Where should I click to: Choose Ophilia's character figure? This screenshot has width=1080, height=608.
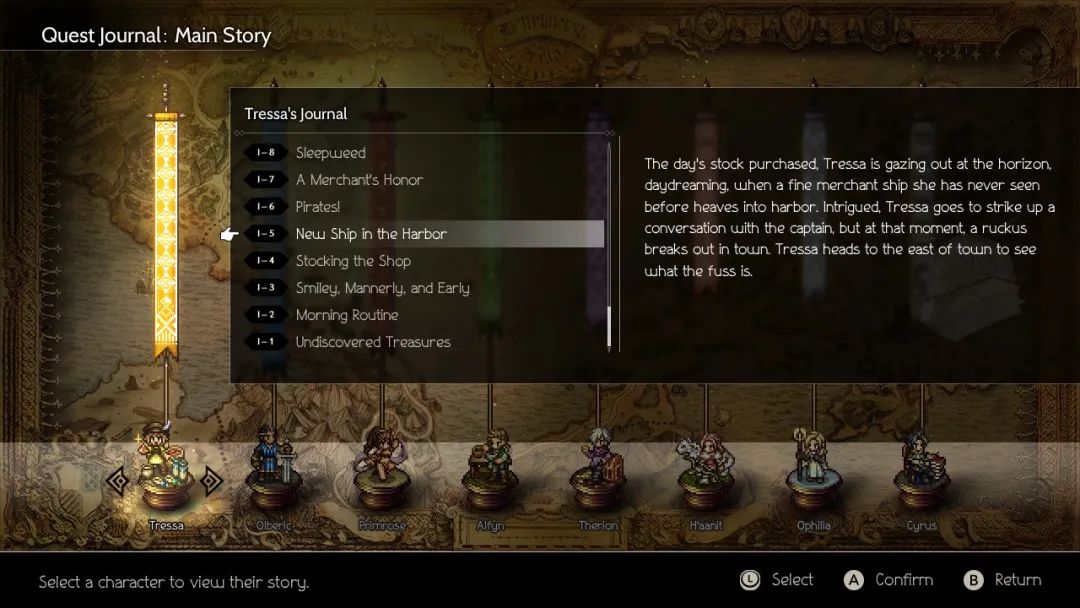point(813,468)
